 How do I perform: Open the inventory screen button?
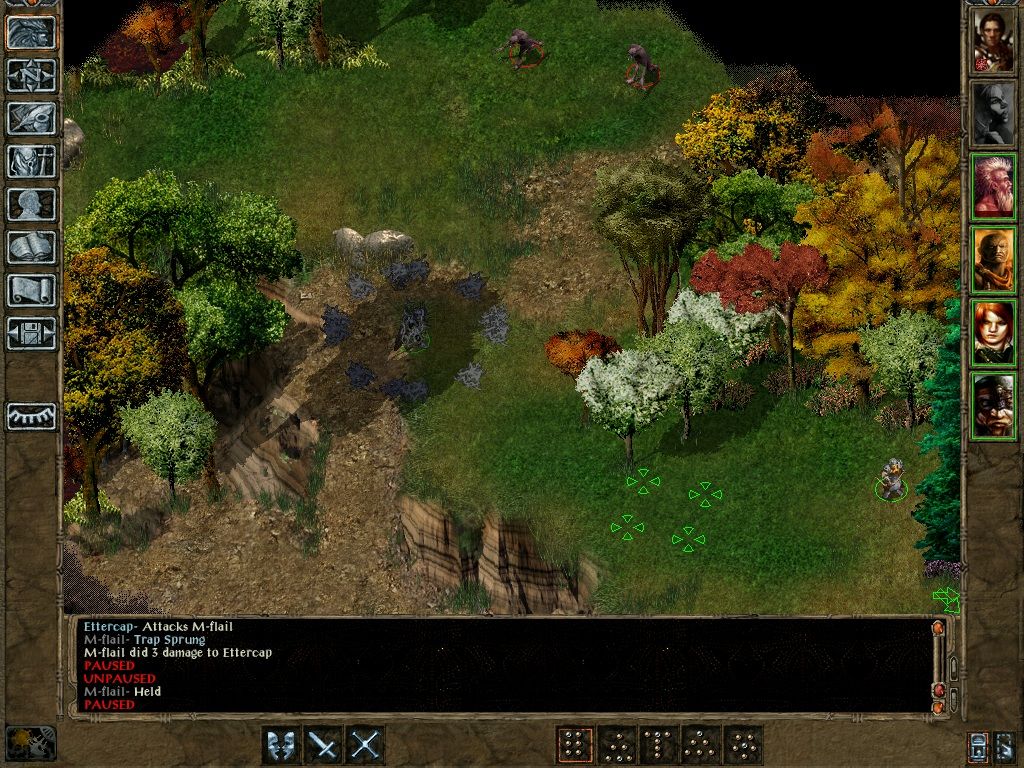pos(31,161)
